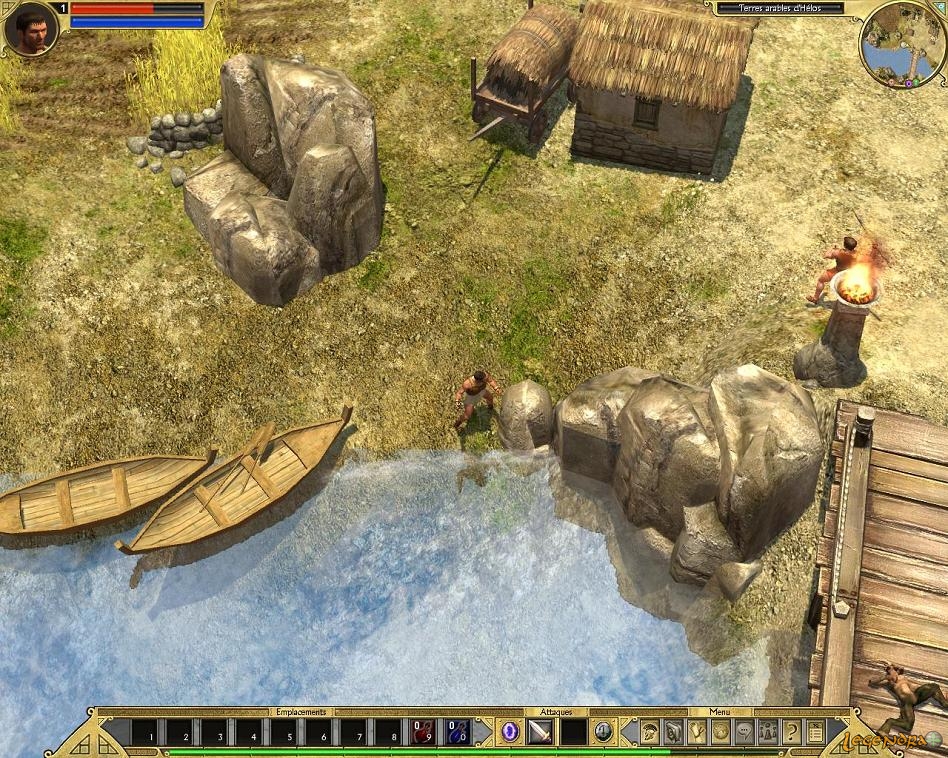Open the character helmet menu button
Screen dimensions: 948x758
650,732
